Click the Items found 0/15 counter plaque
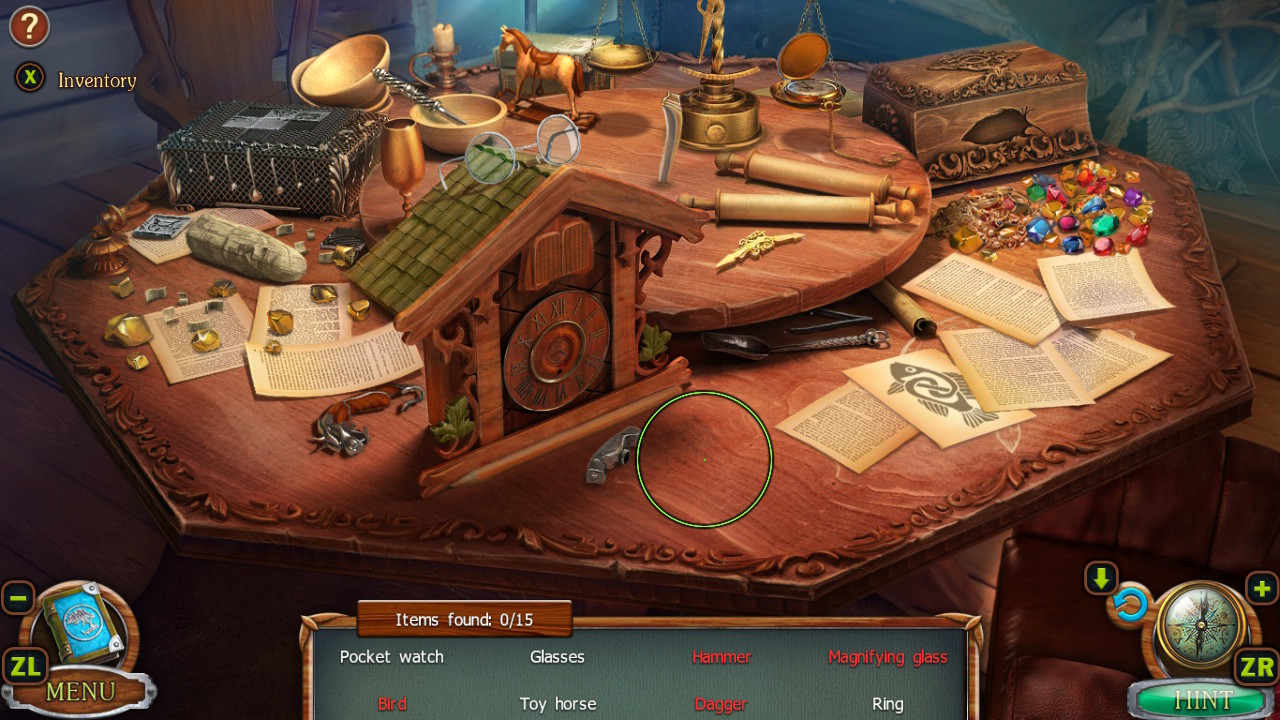Screen dimensions: 1280x720 tap(462, 619)
